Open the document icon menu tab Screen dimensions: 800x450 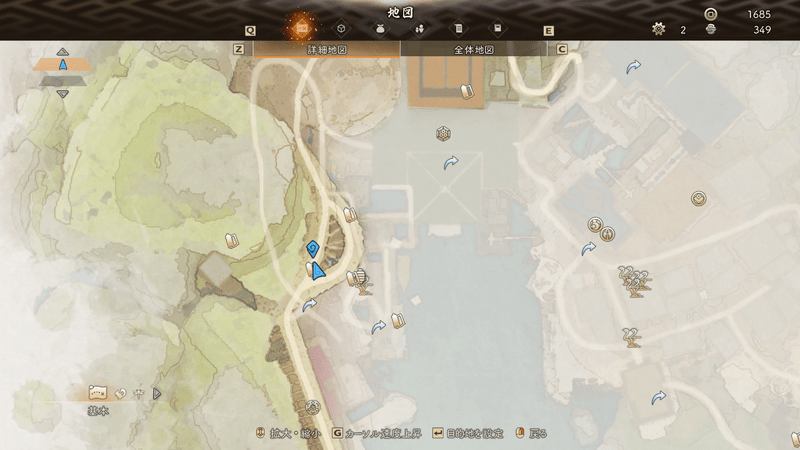point(458,29)
